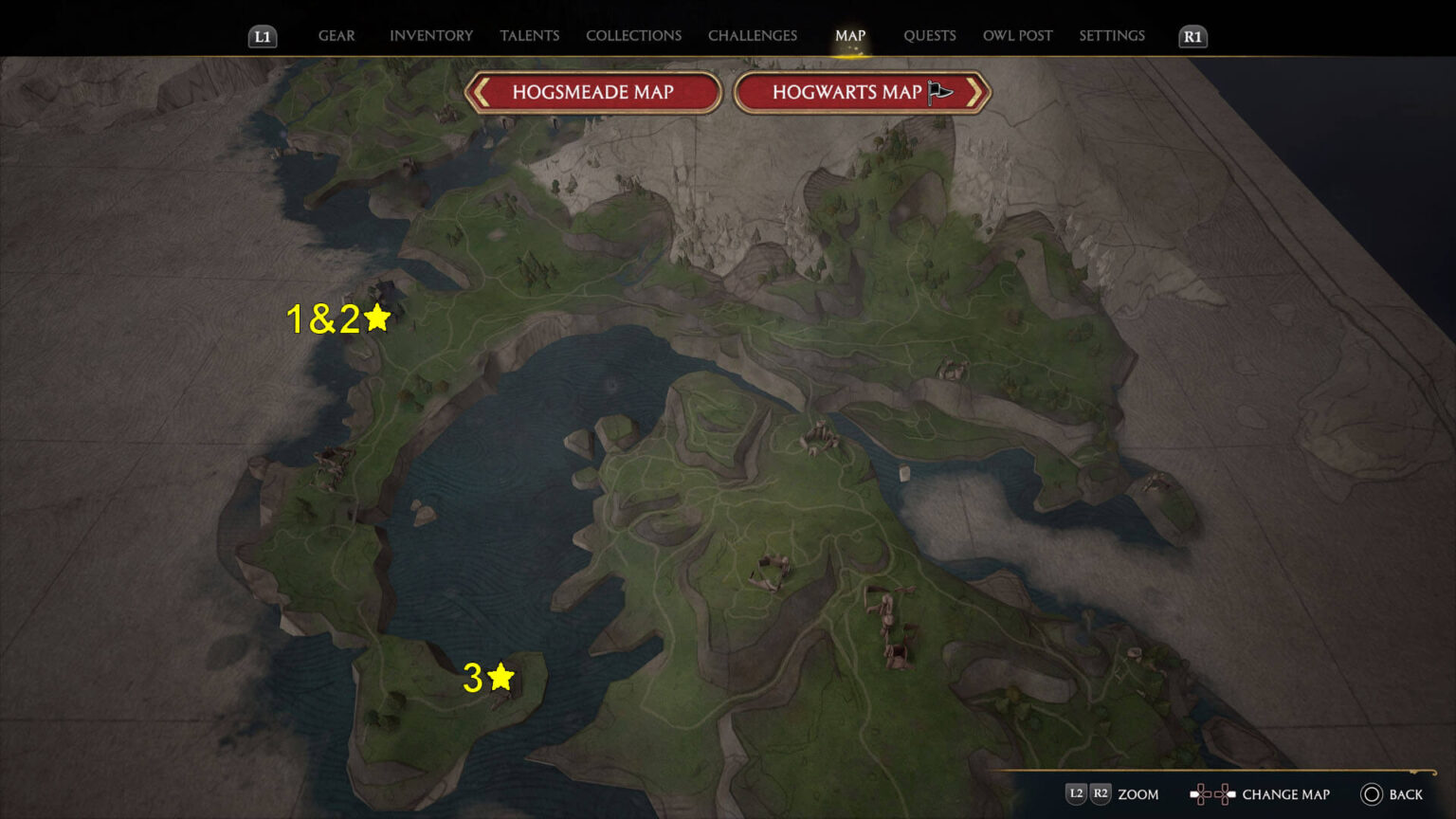The height and width of the screenshot is (819, 1456).
Task: Open the Collections page
Action: pos(633,35)
